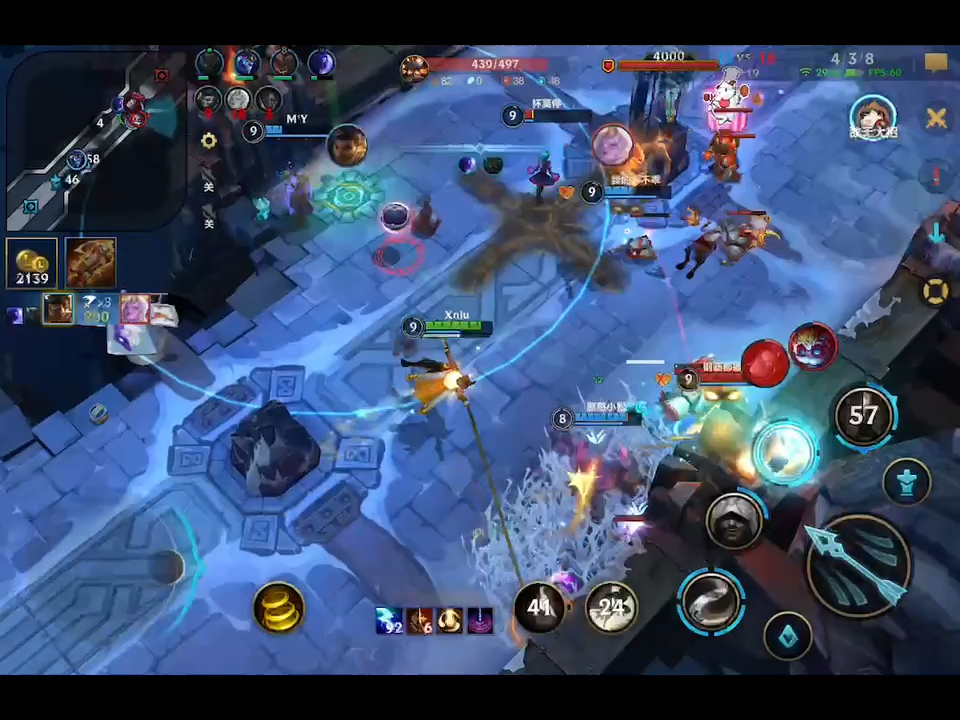Trigger the white swirl ability
Image resolution: width=960 pixels, height=720 pixels.
(x=710, y=602)
